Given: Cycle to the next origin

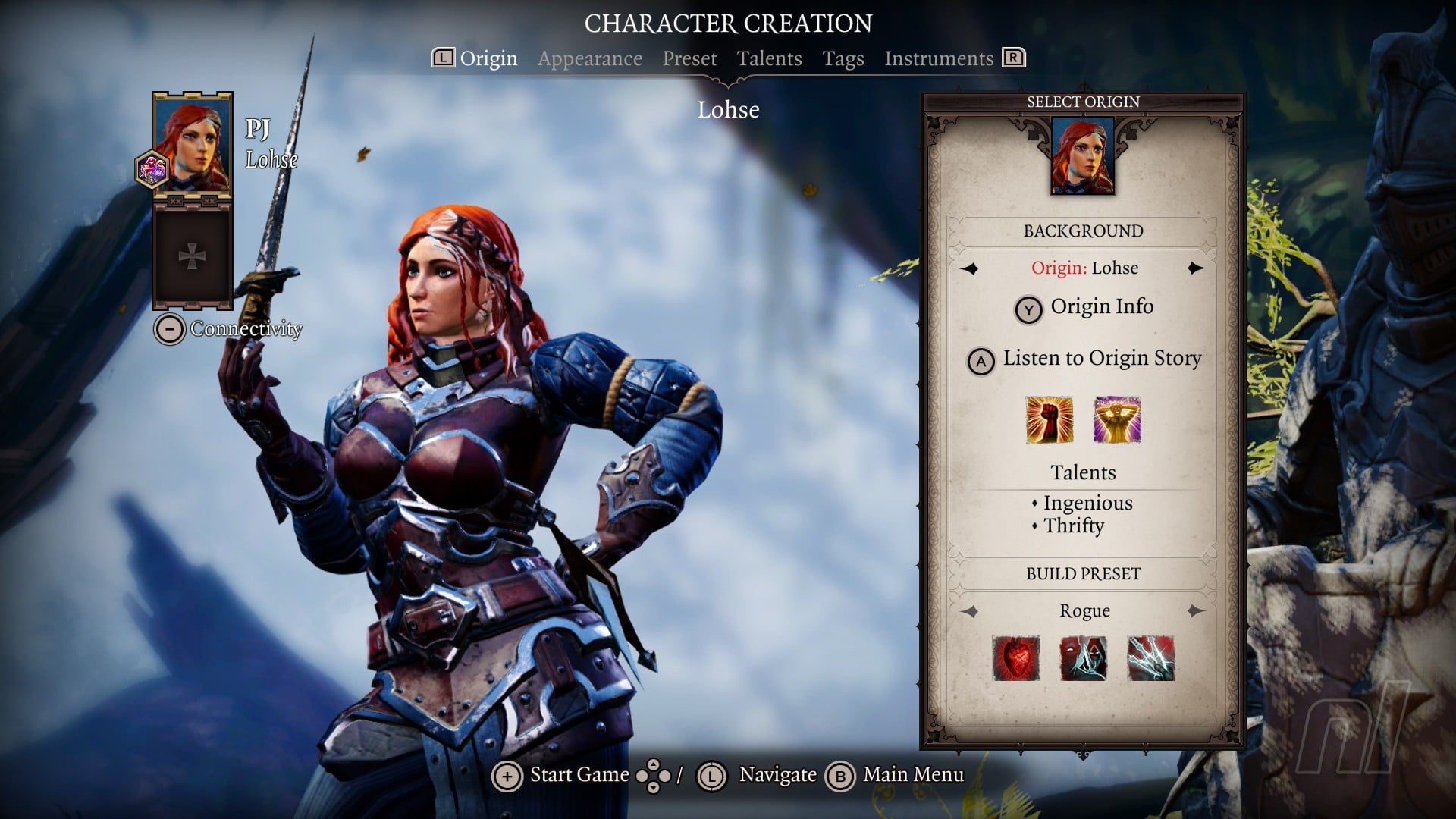Looking at the screenshot, I should click(1196, 268).
